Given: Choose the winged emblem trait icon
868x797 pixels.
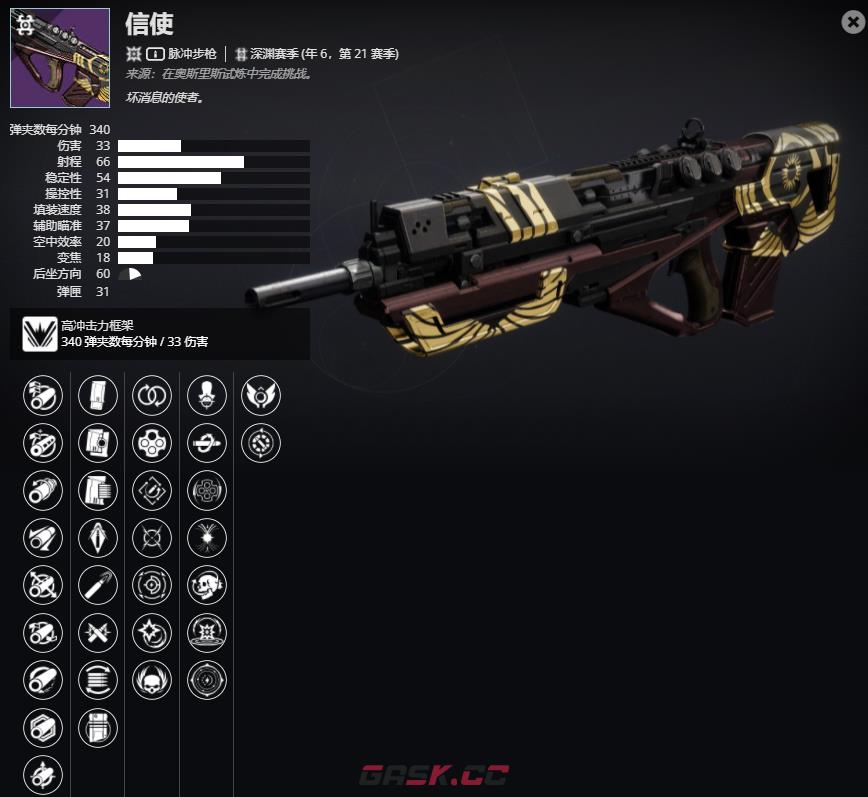Looking at the screenshot, I should coord(261,395).
